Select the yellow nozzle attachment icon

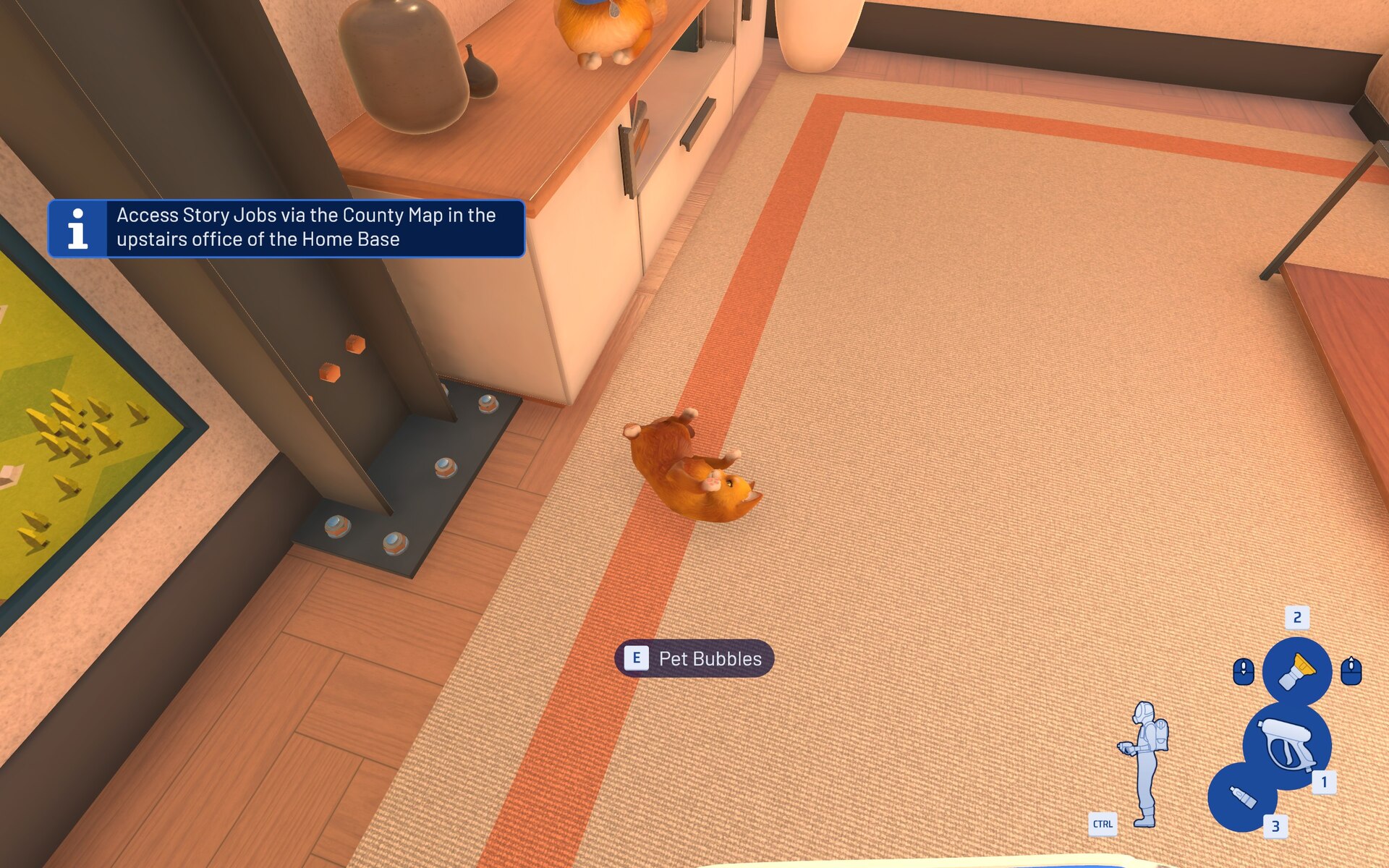point(1296,671)
